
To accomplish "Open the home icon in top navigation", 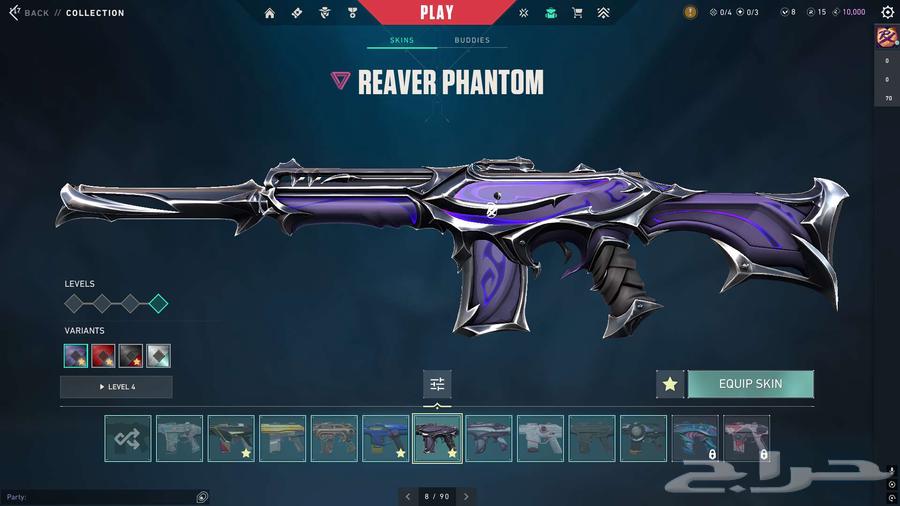I will click(269, 13).
